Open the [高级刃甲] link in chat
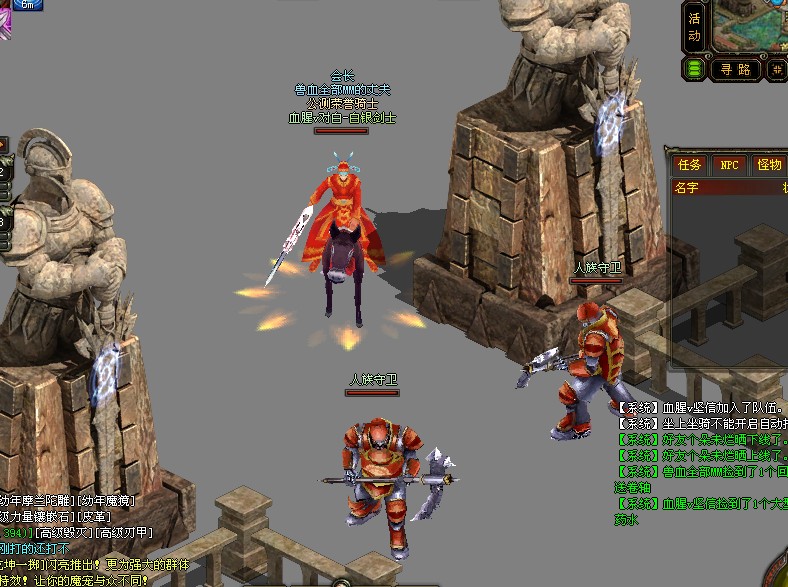The image size is (788, 587). 126,534
